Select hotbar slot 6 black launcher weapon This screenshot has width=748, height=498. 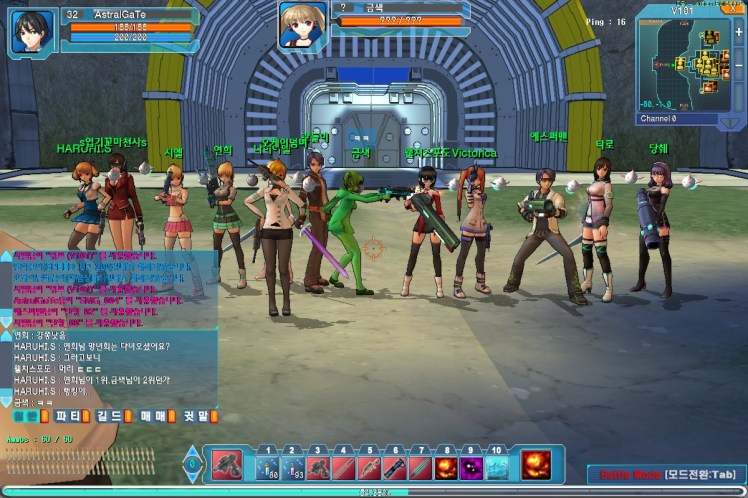[x=394, y=467]
